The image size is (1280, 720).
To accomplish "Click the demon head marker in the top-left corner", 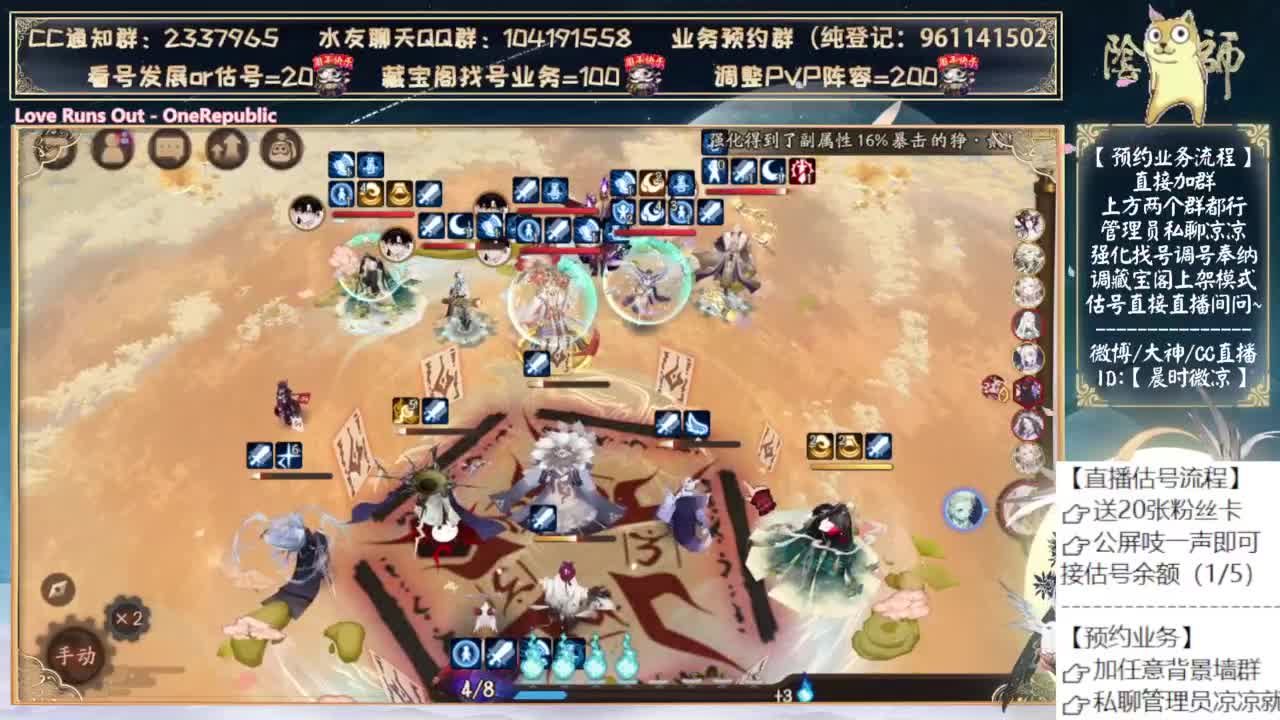I will tap(50, 150).
